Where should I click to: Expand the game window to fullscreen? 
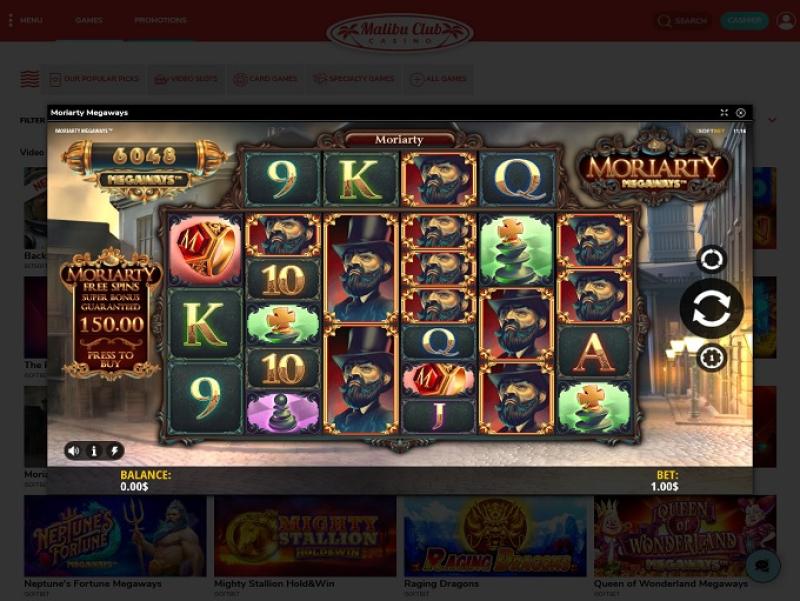(724, 113)
